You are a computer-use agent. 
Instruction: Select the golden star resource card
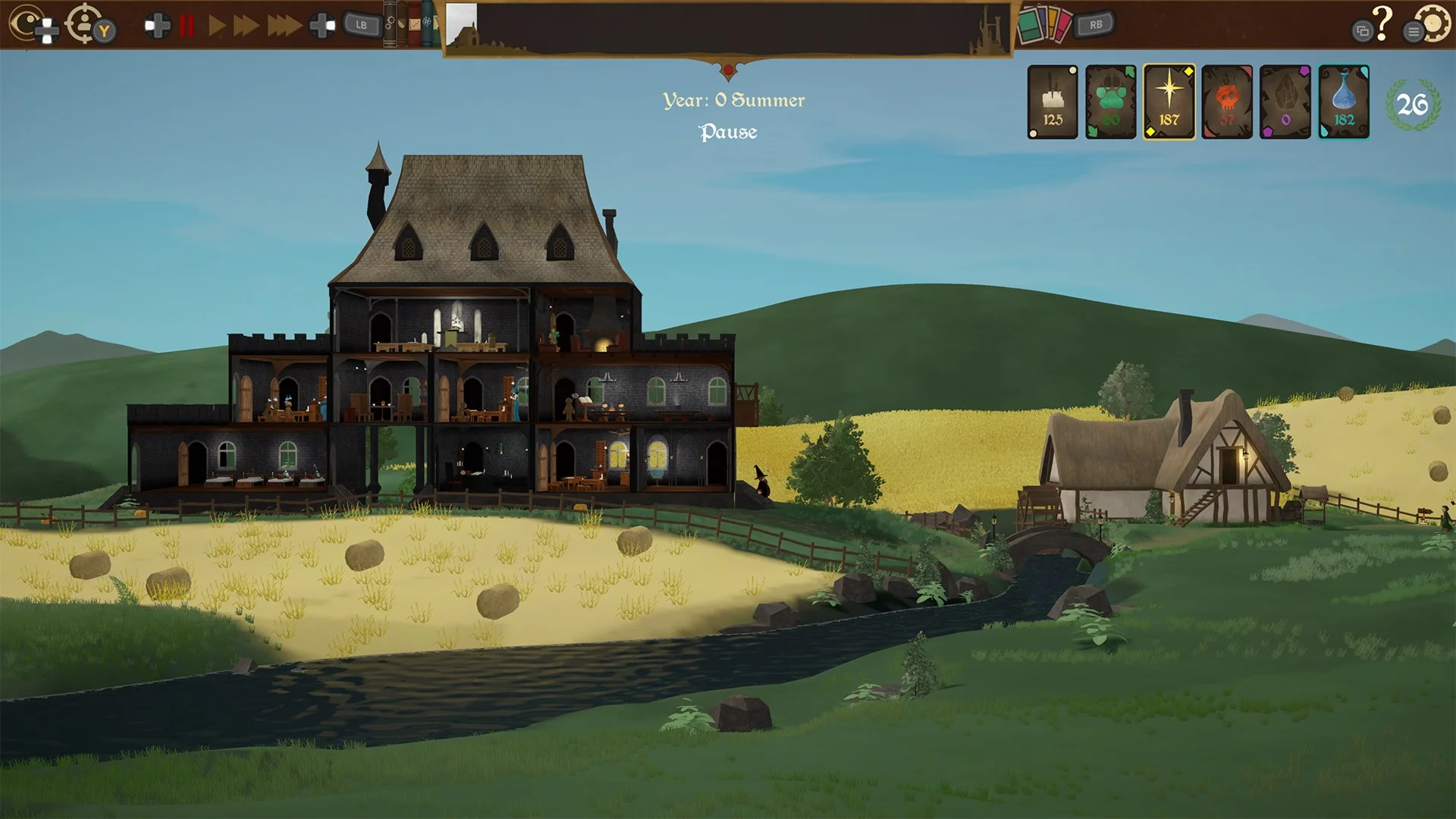point(1169,102)
